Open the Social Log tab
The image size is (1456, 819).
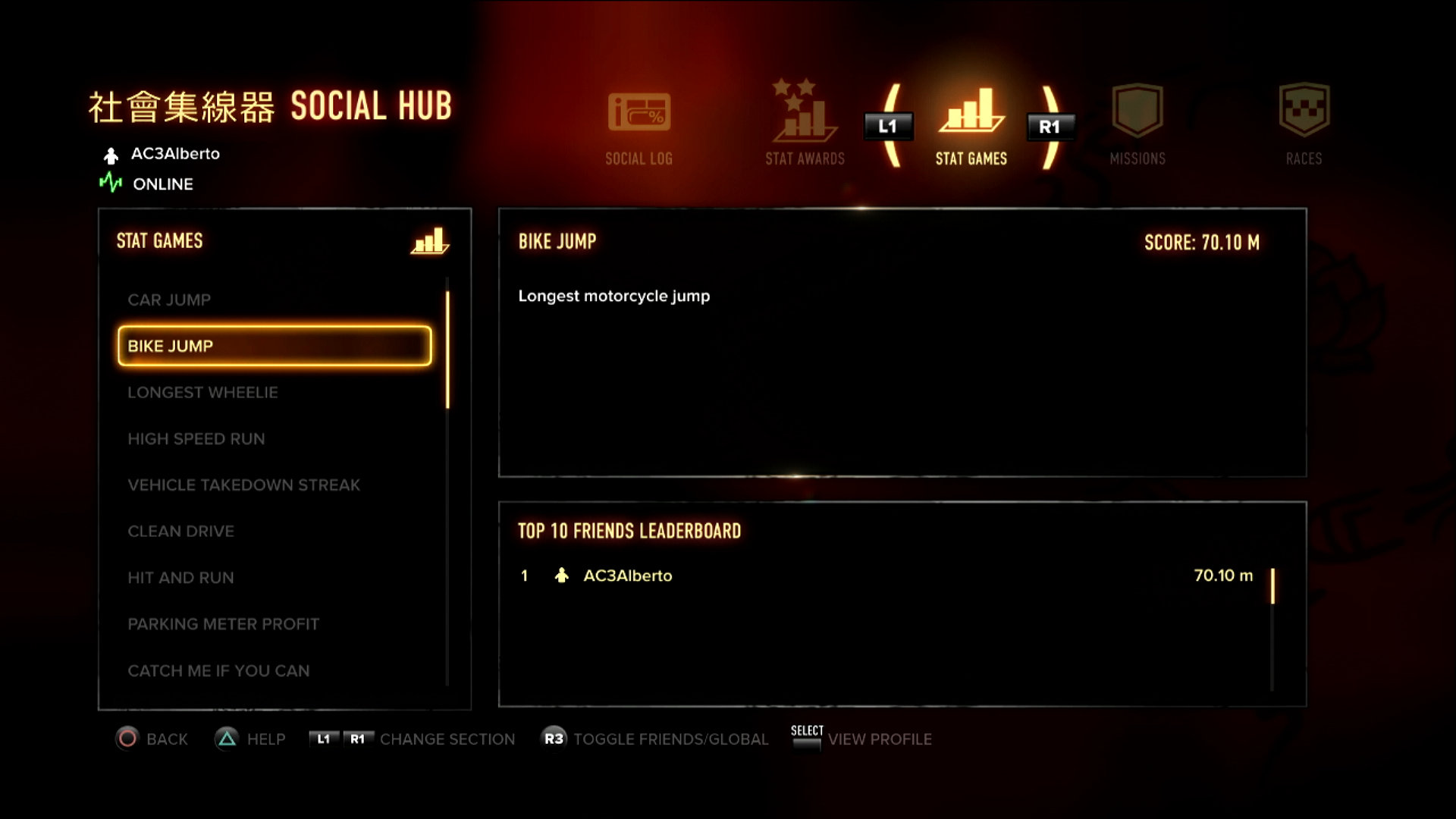pos(639,126)
